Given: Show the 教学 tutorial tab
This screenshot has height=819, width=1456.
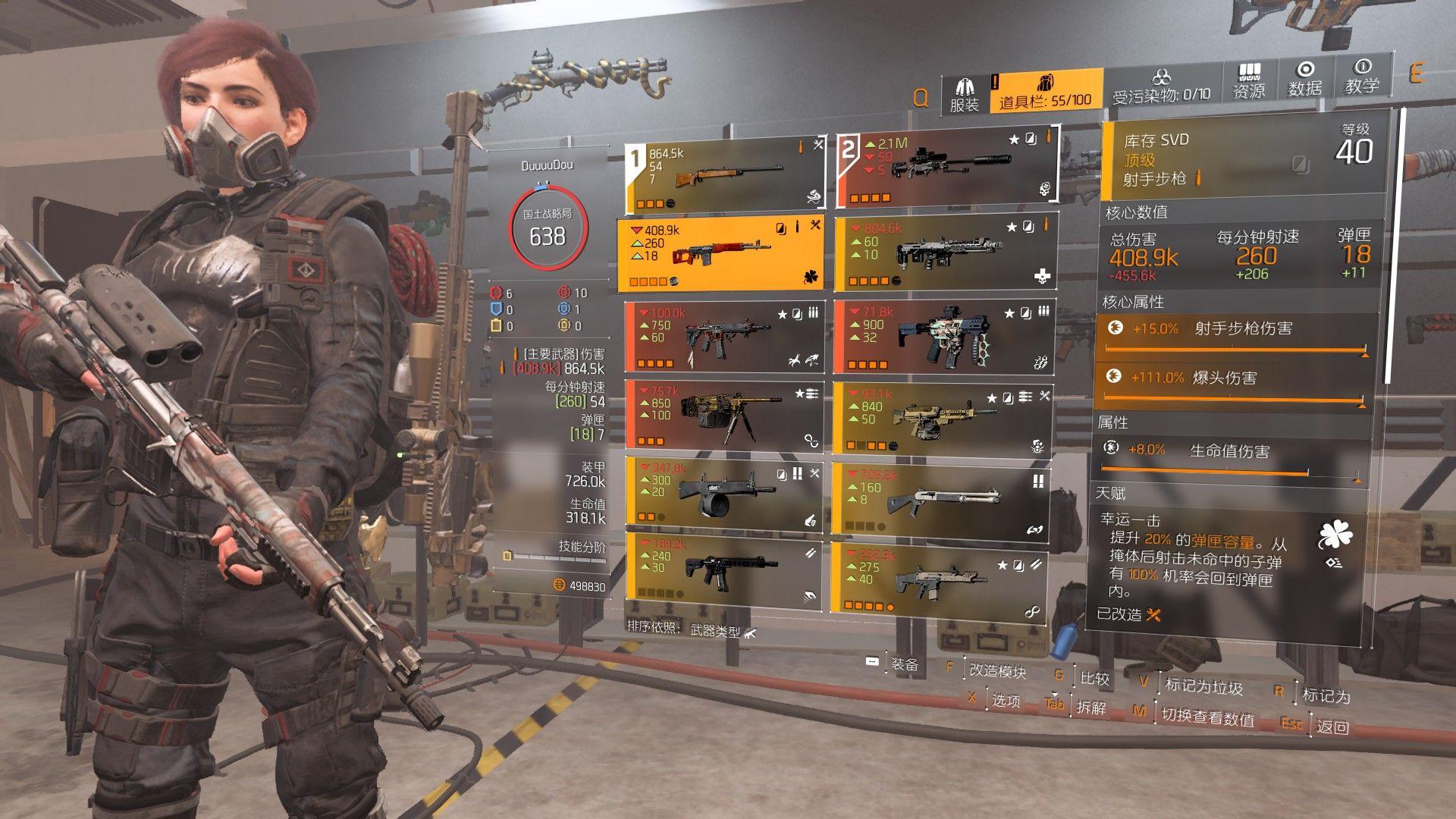Looking at the screenshot, I should coord(1361,78).
